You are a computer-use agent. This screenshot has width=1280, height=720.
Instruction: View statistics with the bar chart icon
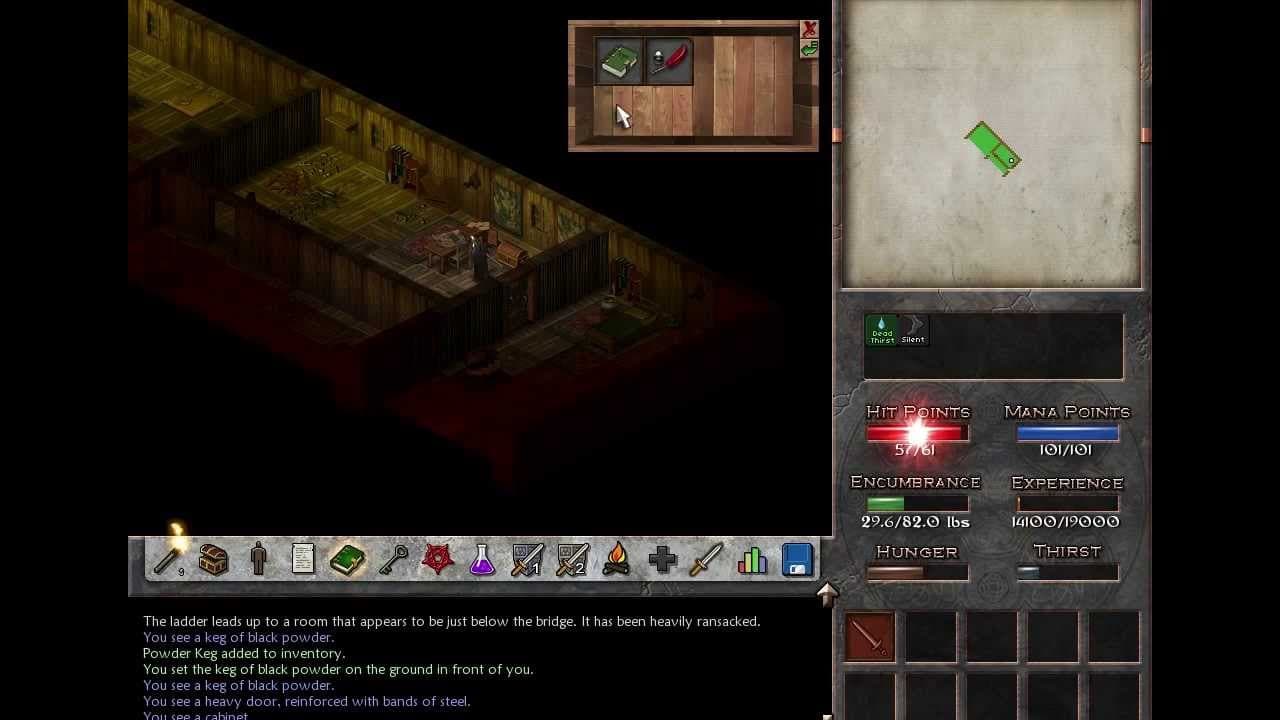click(x=753, y=560)
